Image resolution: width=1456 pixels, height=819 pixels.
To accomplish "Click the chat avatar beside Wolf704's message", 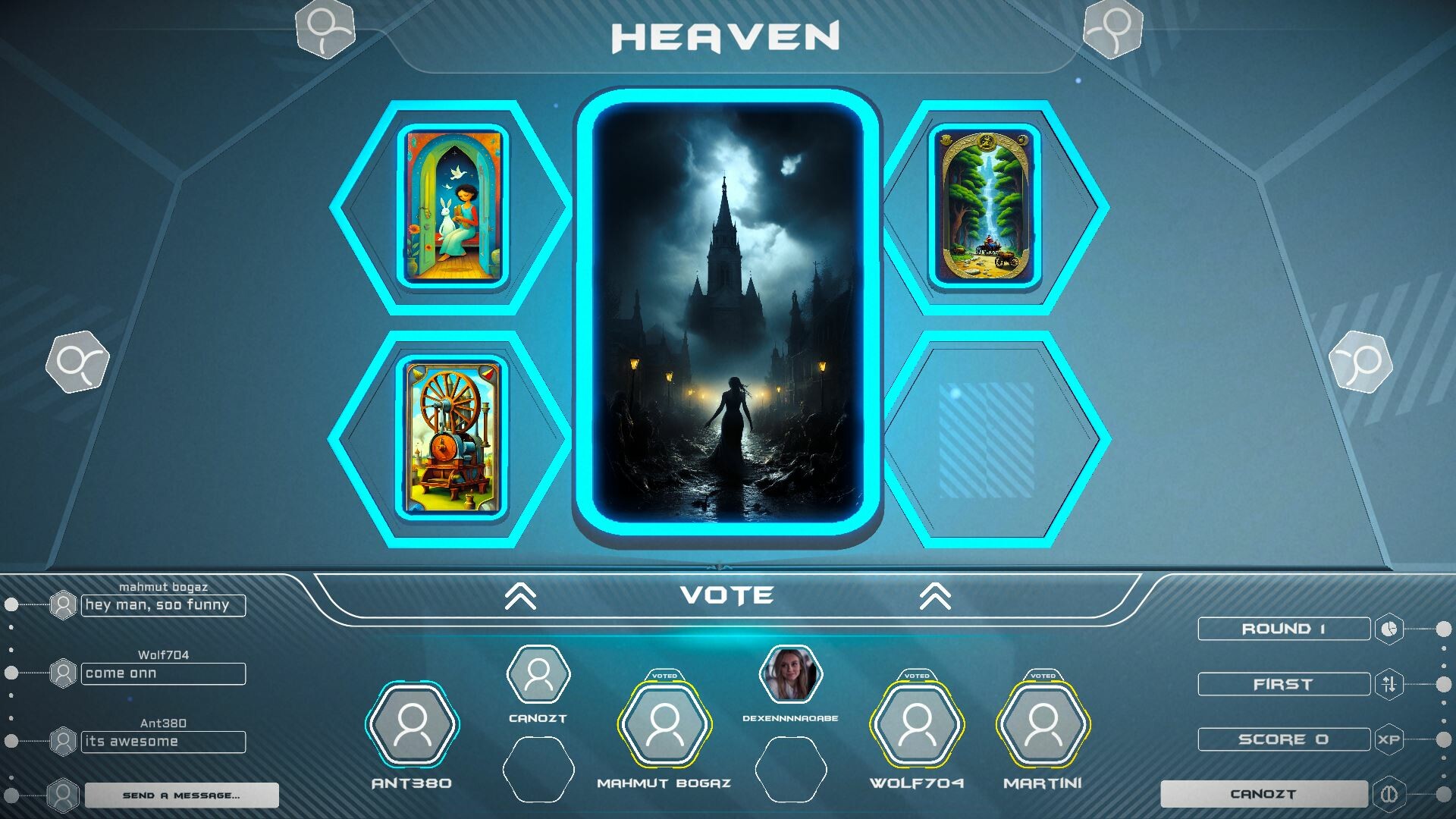I will pyautogui.click(x=63, y=673).
